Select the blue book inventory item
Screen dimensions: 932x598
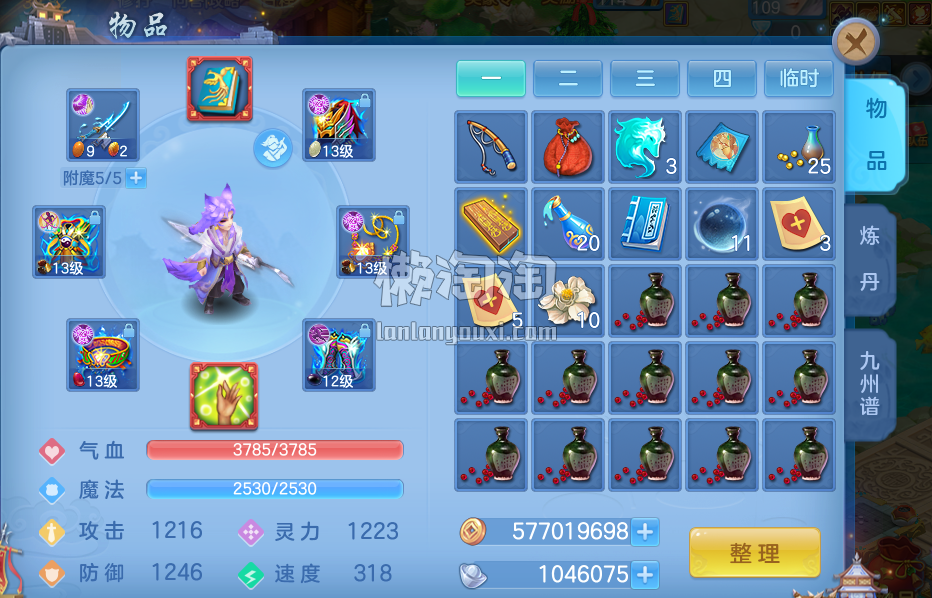coord(645,223)
